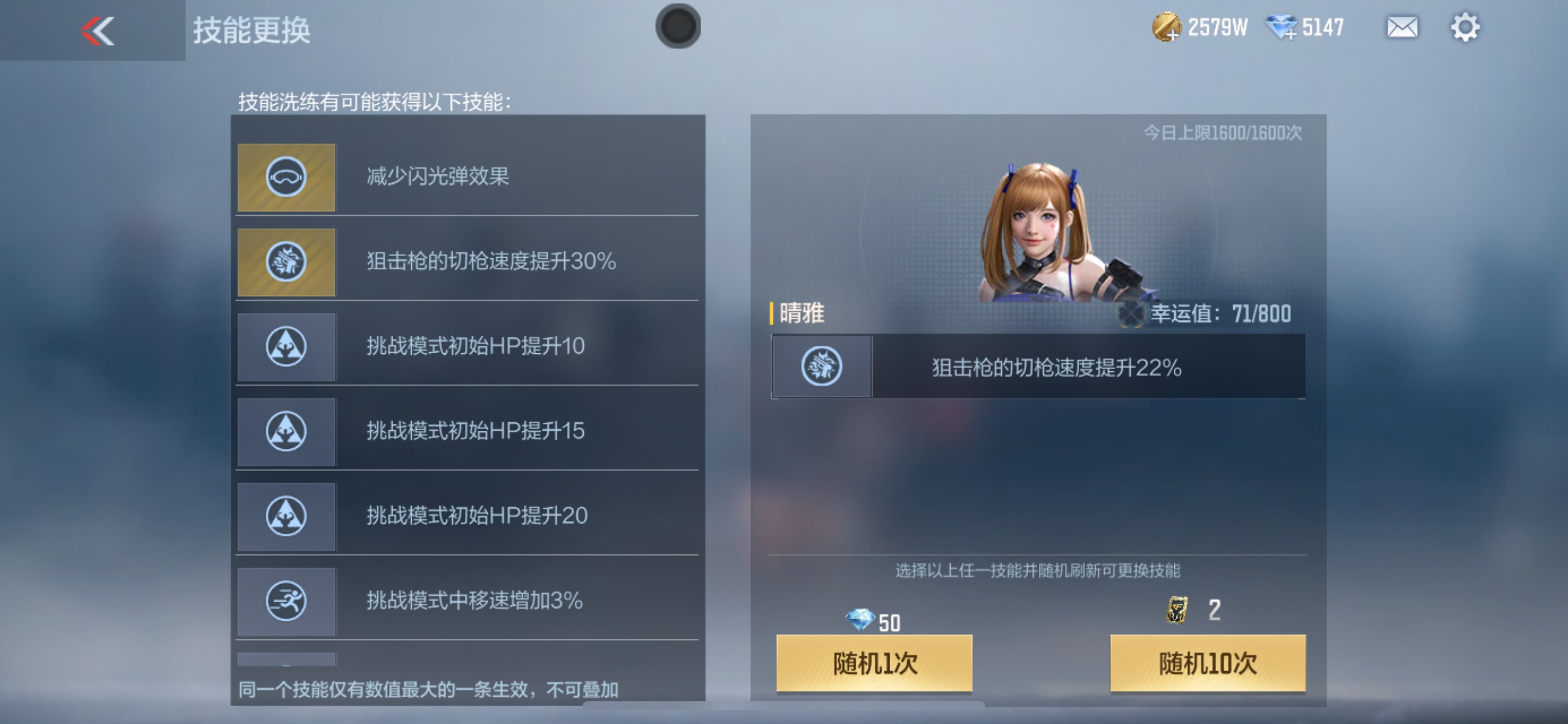This screenshot has height=724, width=1568.
Task: Click the equipped sniper skill icon on 晴雅 panel
Action: point(821,365)
